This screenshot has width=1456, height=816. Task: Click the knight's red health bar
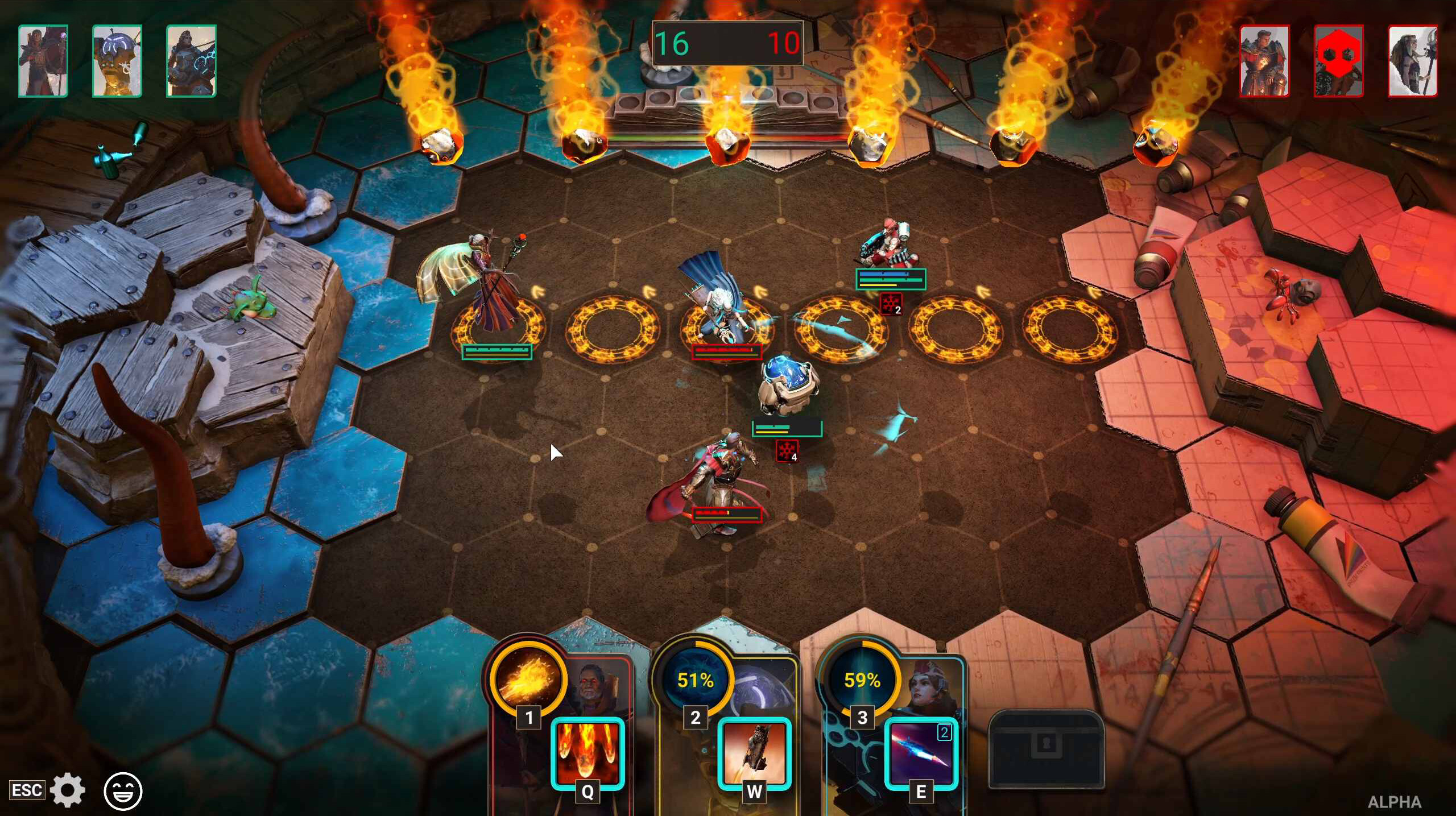tap(726, 514)
